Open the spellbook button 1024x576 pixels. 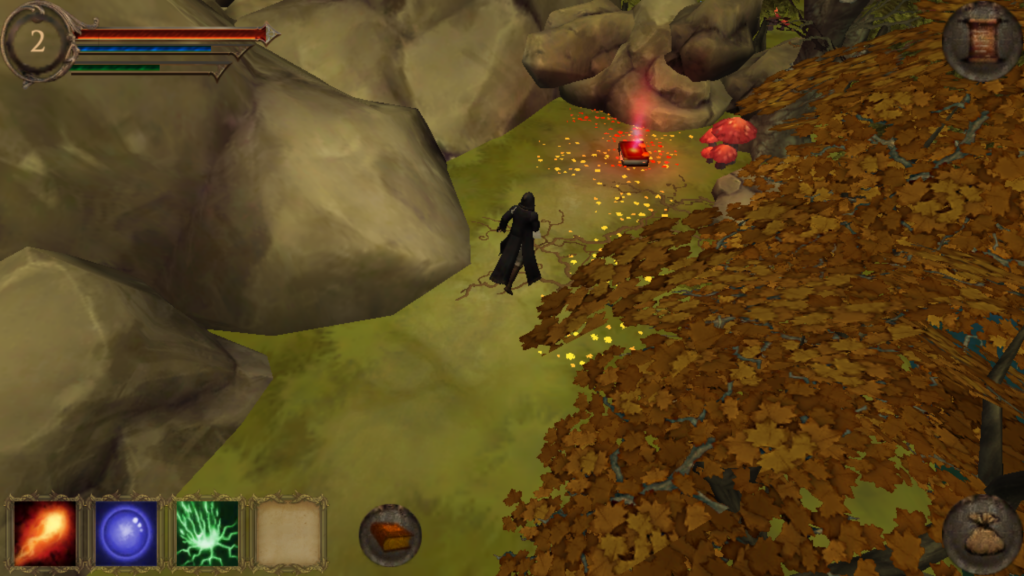point(390,536)
